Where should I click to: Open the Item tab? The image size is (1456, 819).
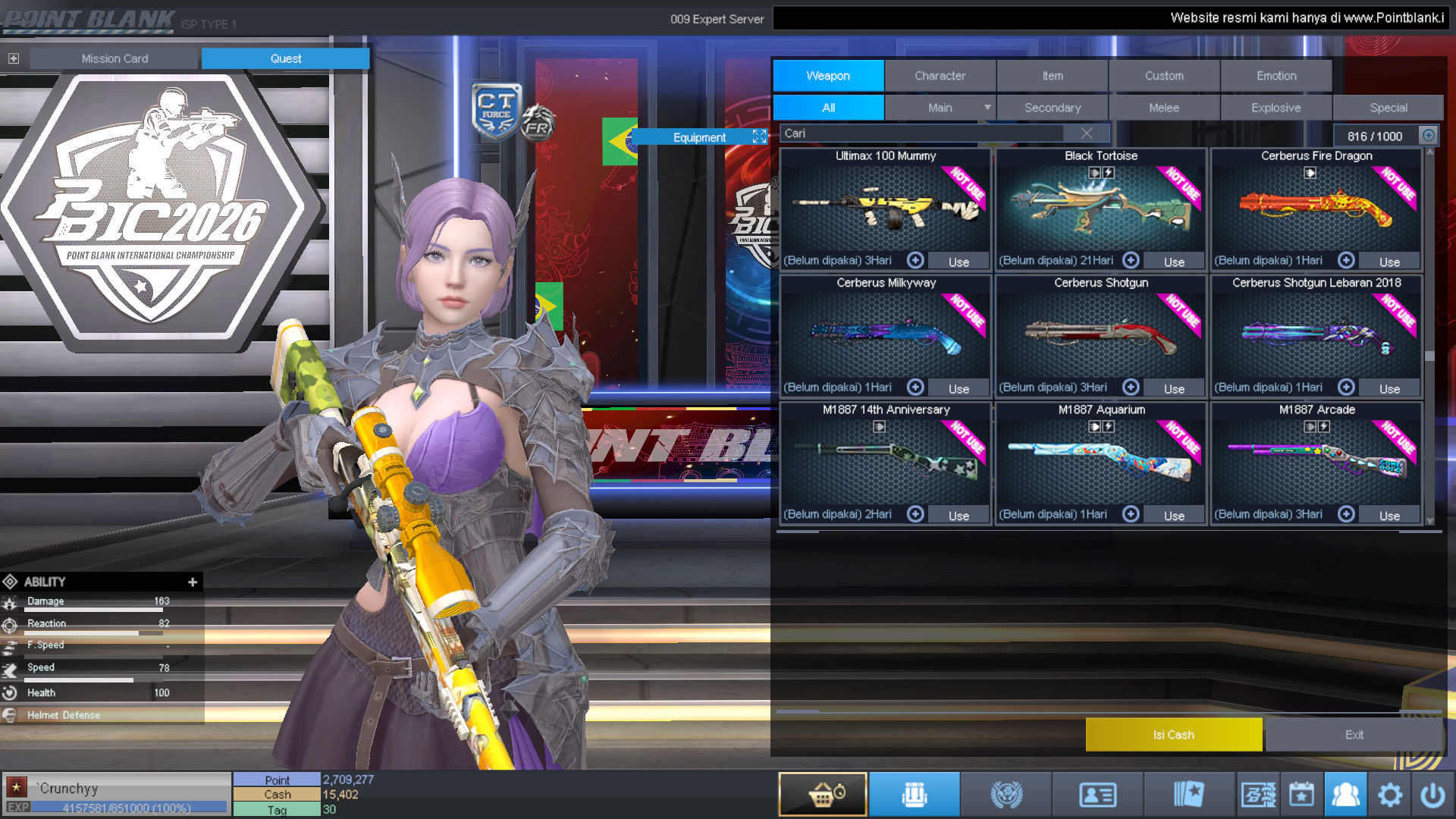(x=1052, y=76)
